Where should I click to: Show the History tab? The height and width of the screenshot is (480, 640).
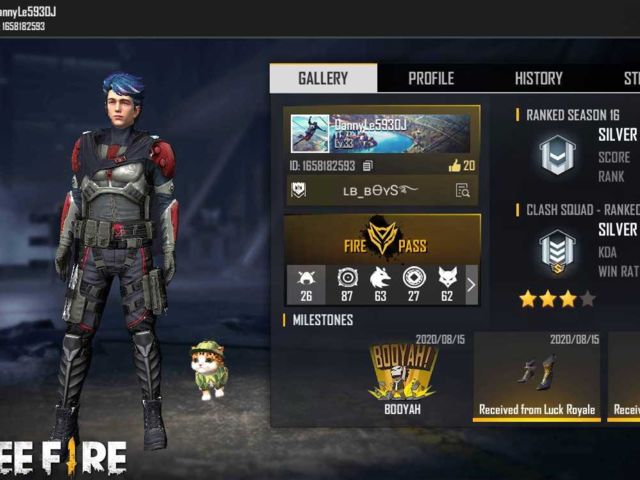coord(538,78)
